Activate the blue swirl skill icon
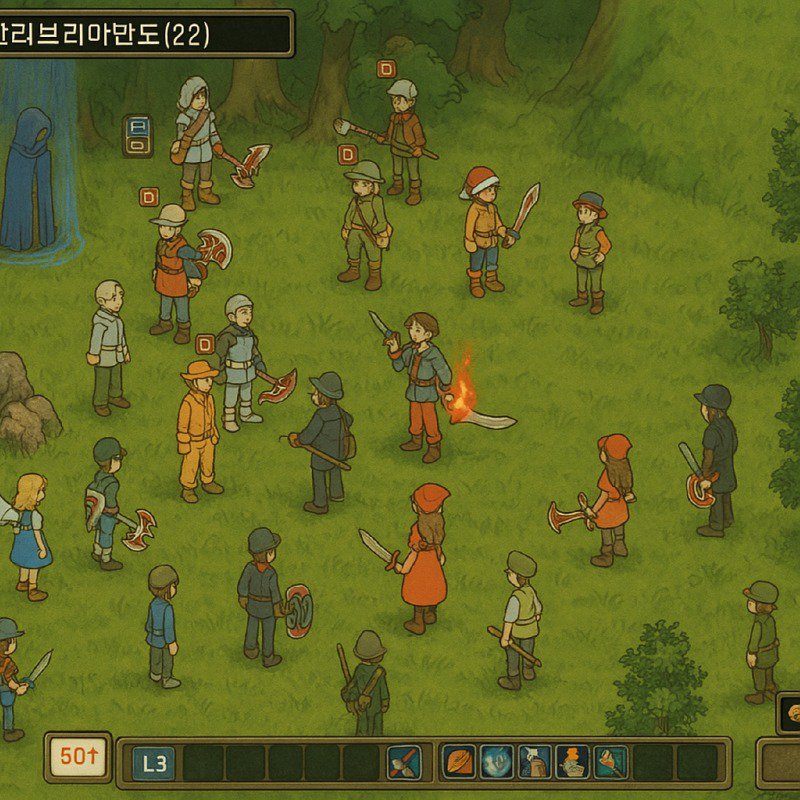The image size is (800, 800). click(497, 763)
